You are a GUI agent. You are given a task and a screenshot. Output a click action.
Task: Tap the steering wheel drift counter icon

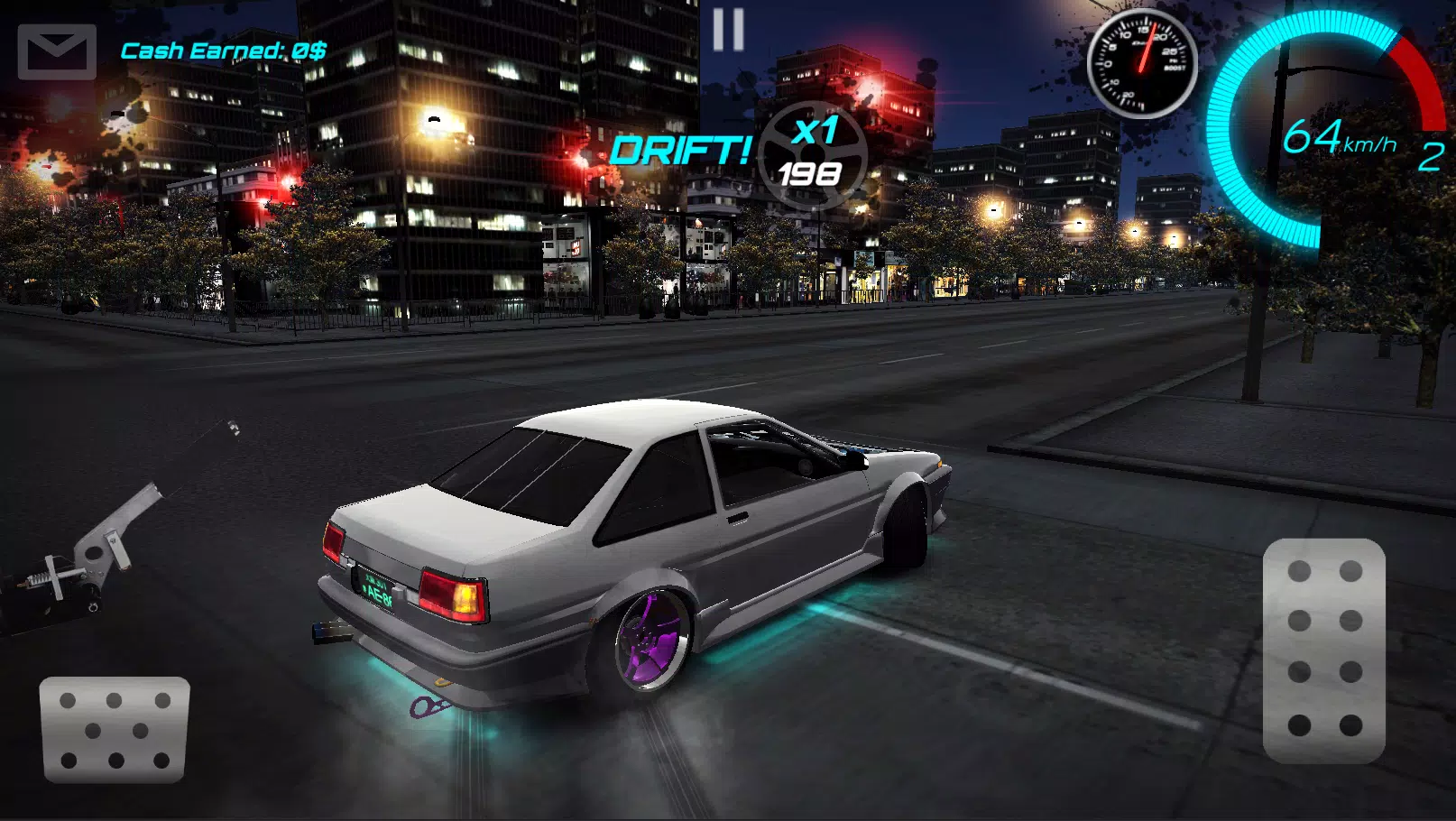[x=812, y=153]
